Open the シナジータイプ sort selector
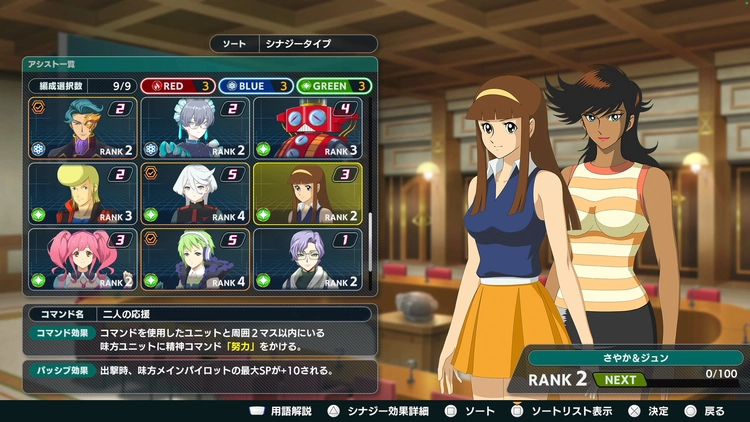This screenshot has height=422, width=750. pyautogui.click(x=293, y=44)
